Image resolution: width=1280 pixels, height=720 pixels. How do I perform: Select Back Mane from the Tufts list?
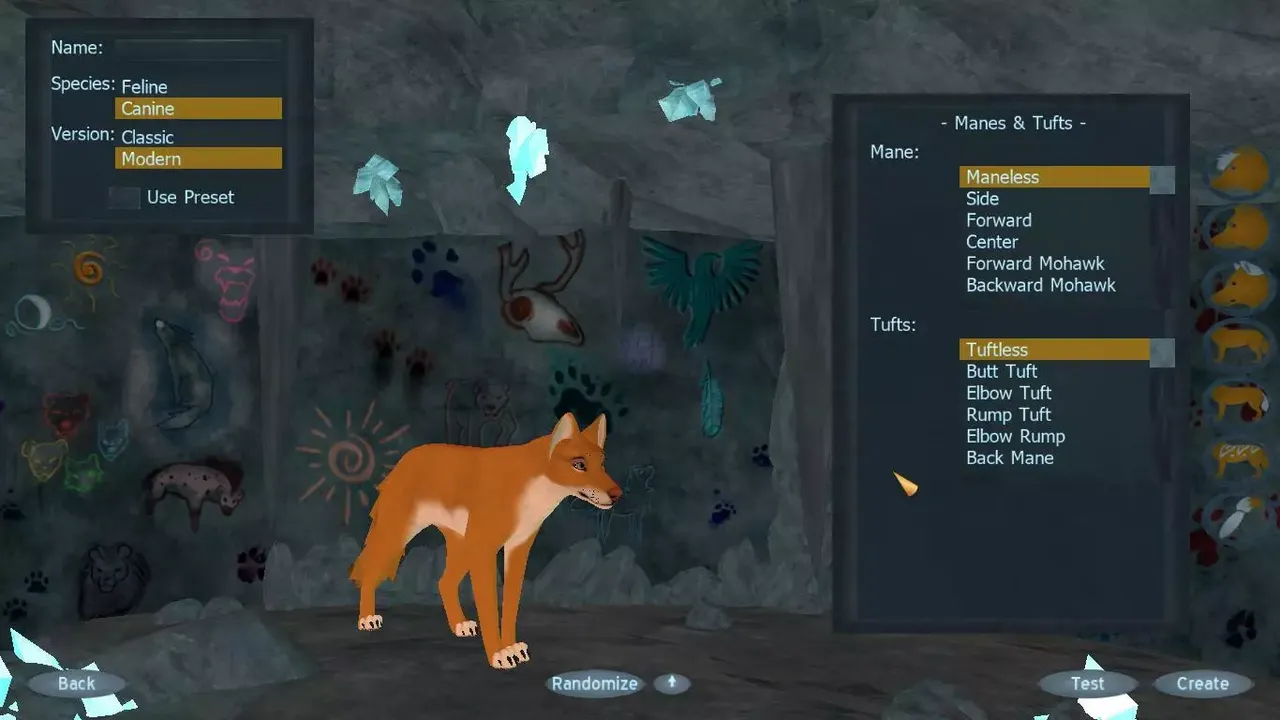pos(1010,457)
